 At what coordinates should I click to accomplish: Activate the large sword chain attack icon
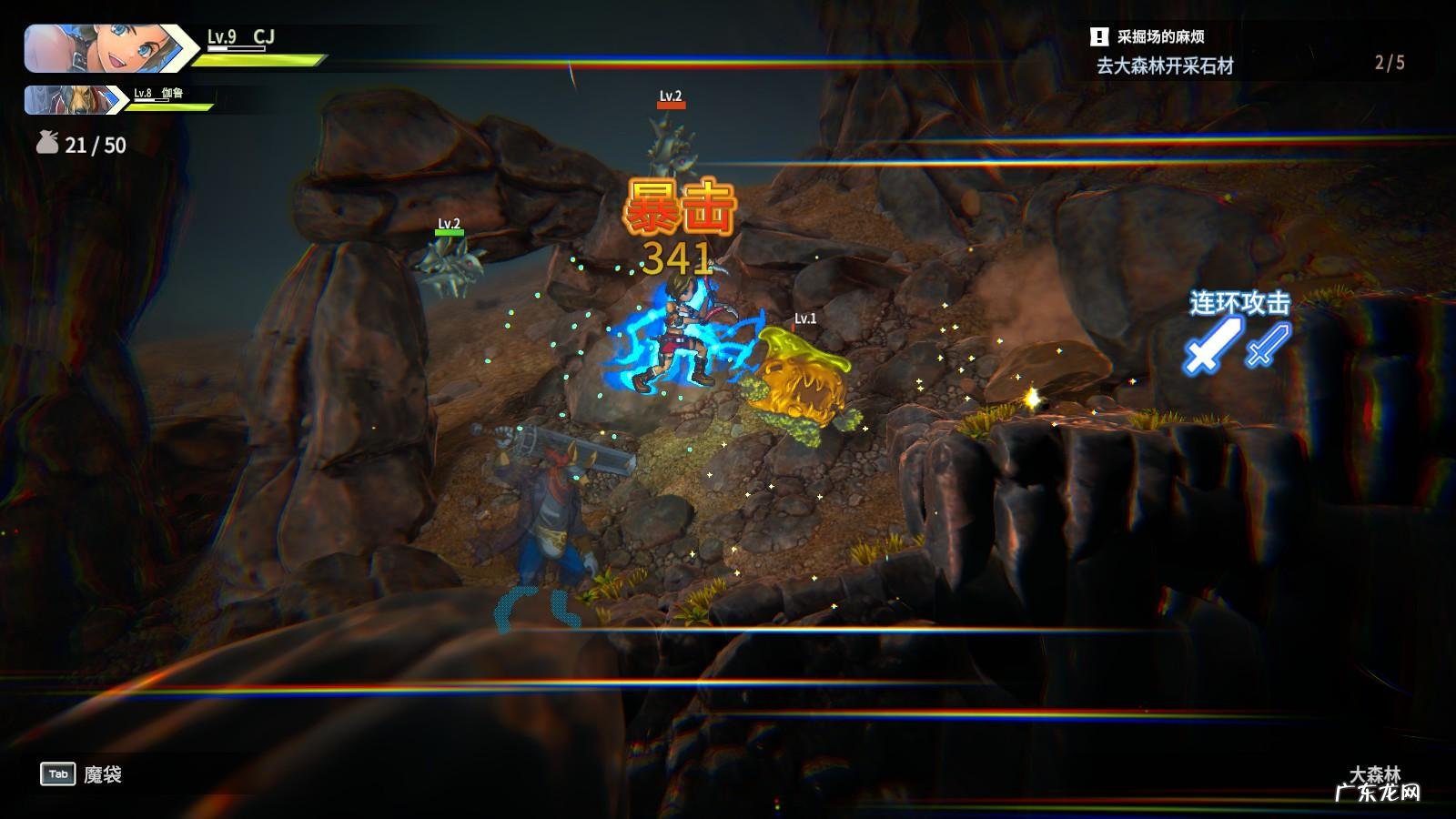point(1214,346)
